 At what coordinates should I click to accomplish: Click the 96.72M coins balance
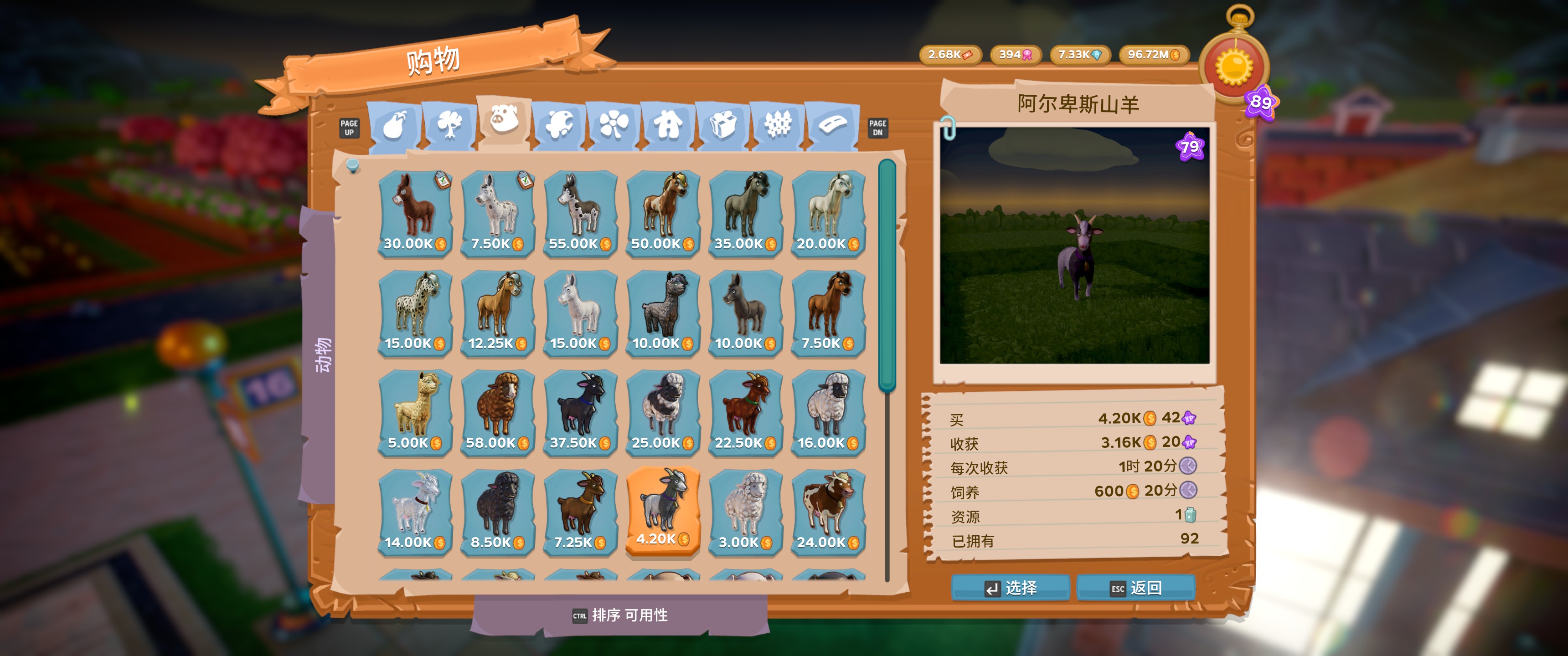(1154, 56)
